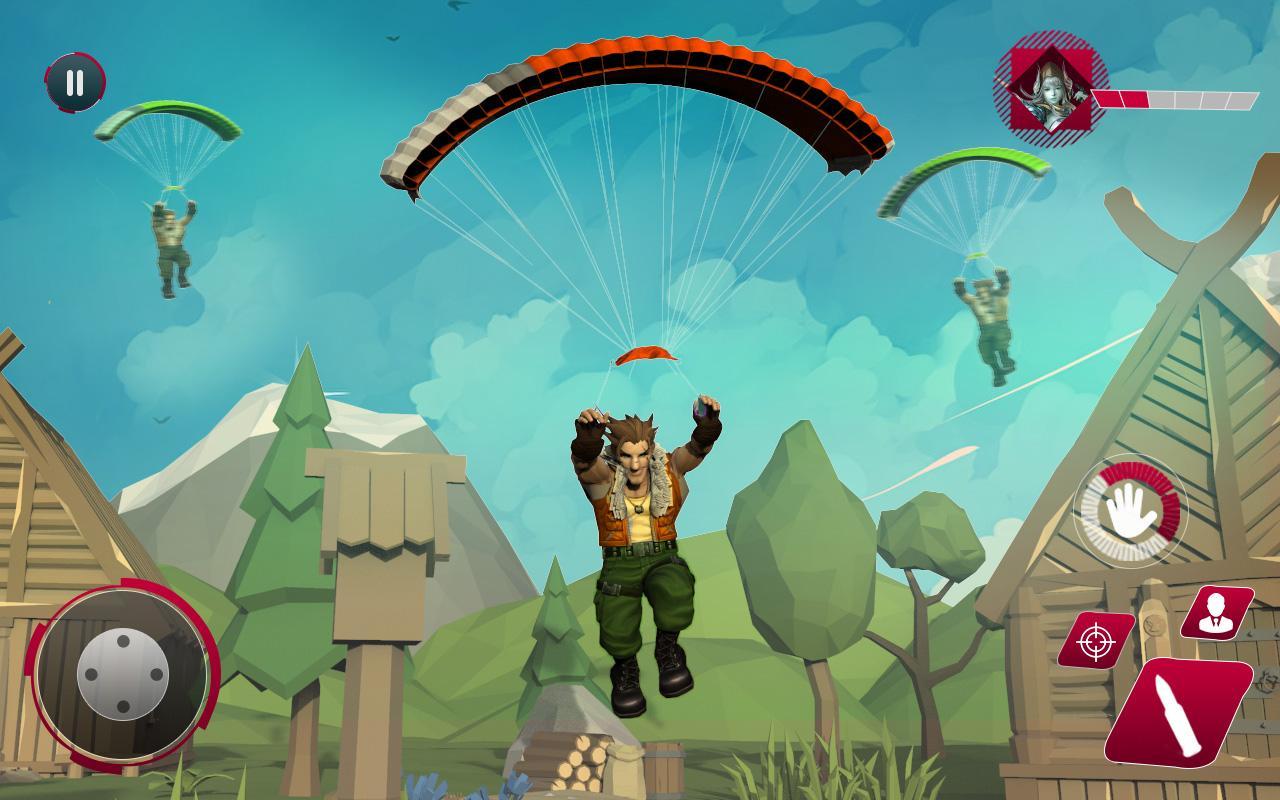
Task: Select the hand grab action icon
Action: [x=1129, y=514]
